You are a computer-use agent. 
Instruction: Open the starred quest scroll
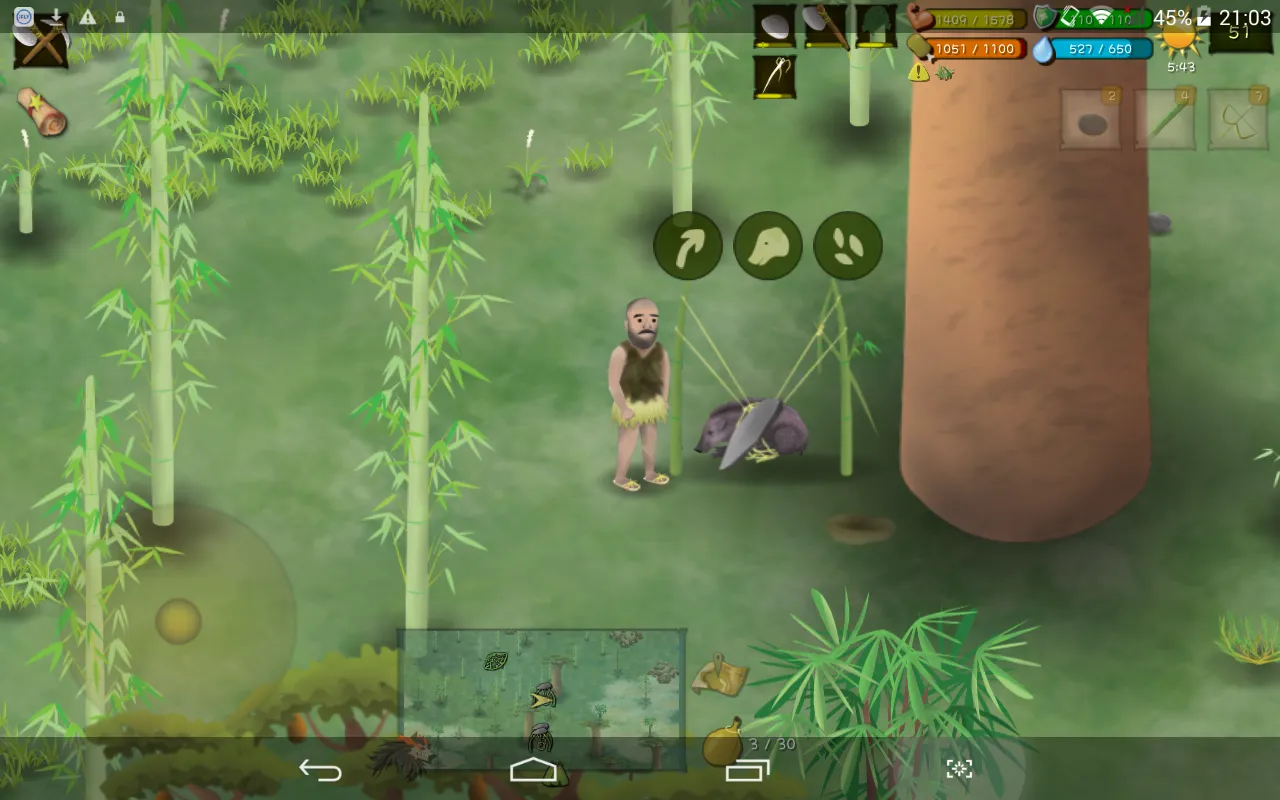pos(42,111)
